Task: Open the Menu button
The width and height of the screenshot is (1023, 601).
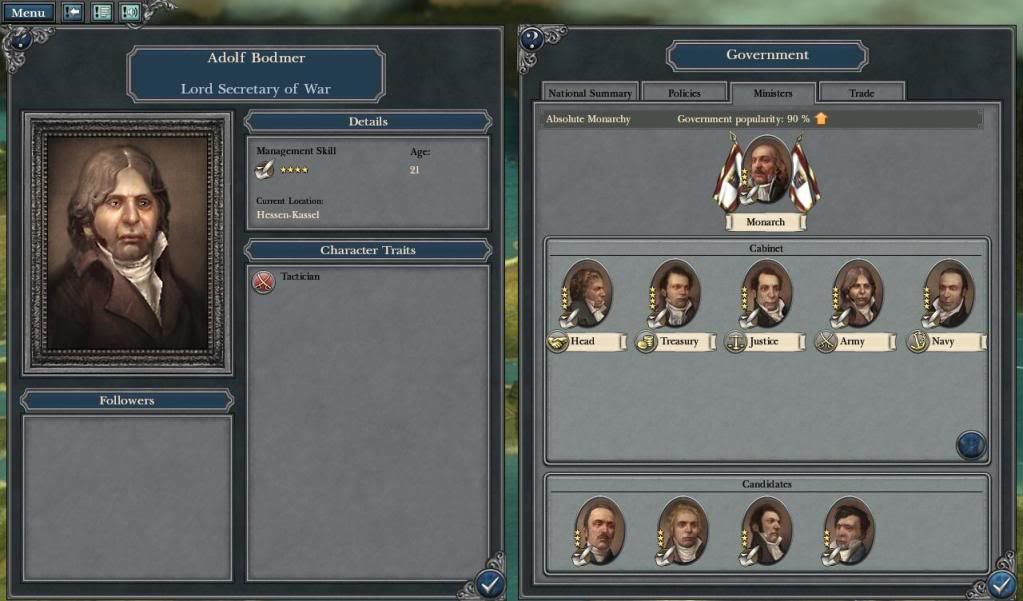Action: click(28, 13)
